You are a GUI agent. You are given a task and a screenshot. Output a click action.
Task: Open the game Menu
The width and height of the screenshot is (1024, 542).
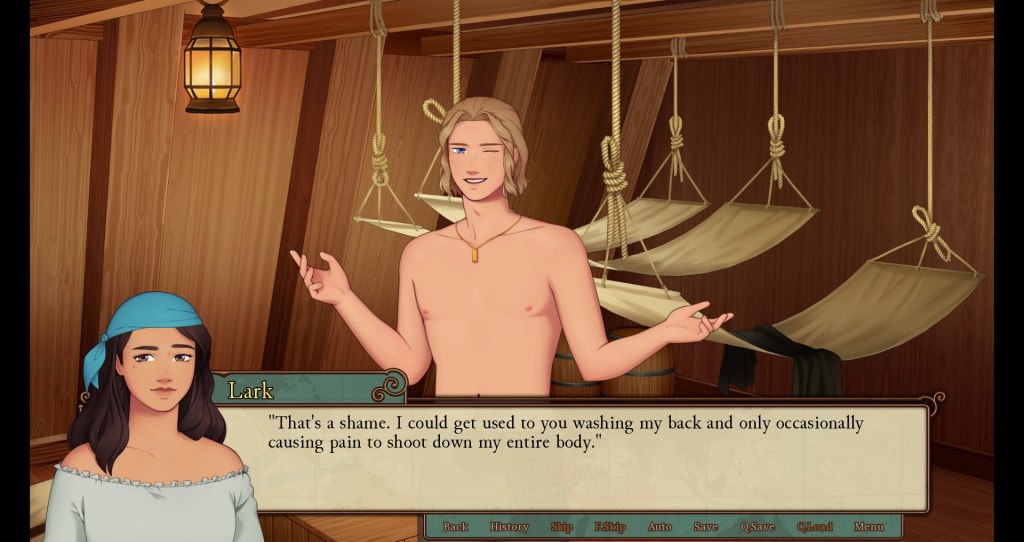click(868, 527)
